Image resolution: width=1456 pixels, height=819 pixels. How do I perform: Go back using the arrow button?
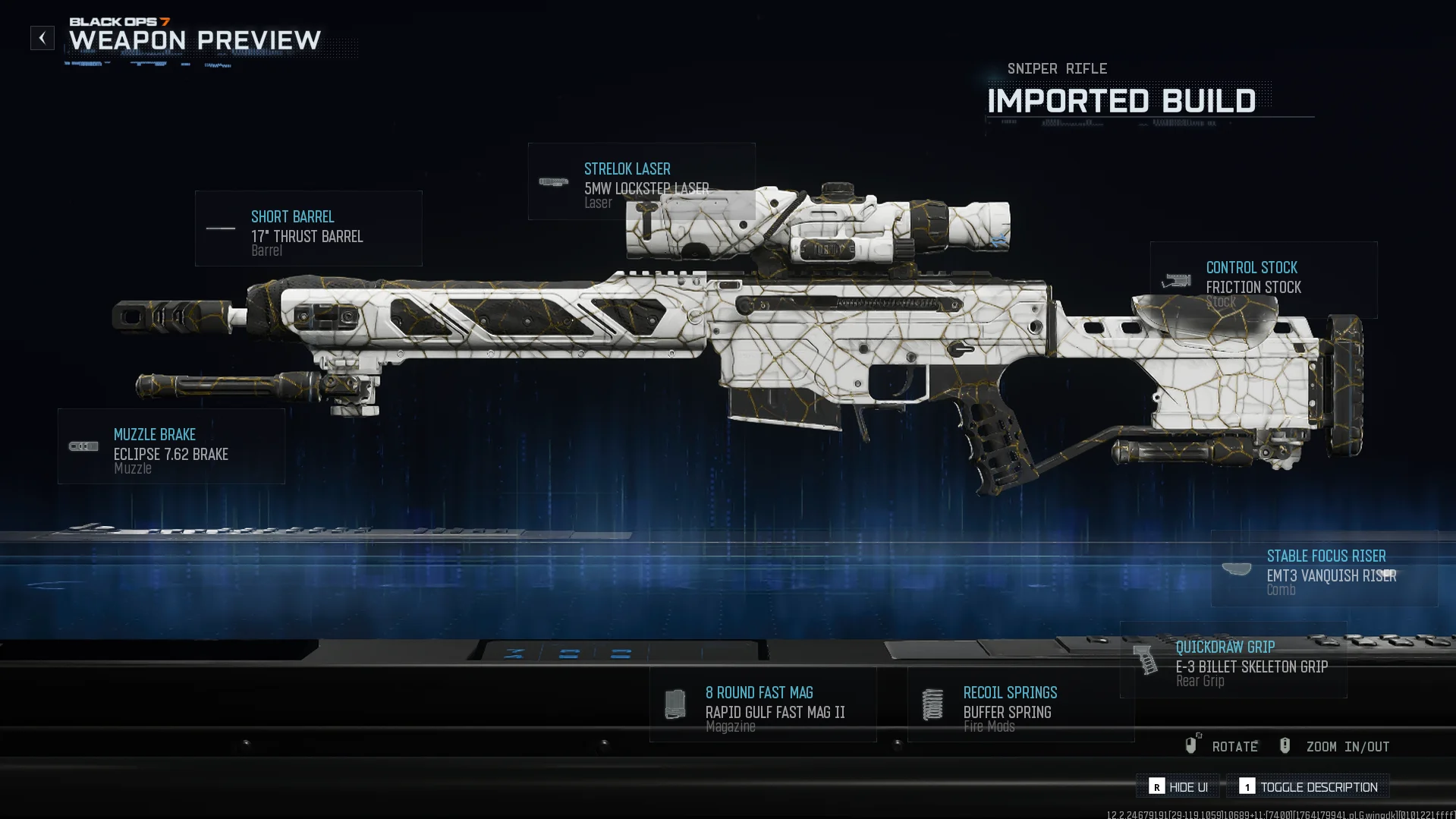coord(42,38)
